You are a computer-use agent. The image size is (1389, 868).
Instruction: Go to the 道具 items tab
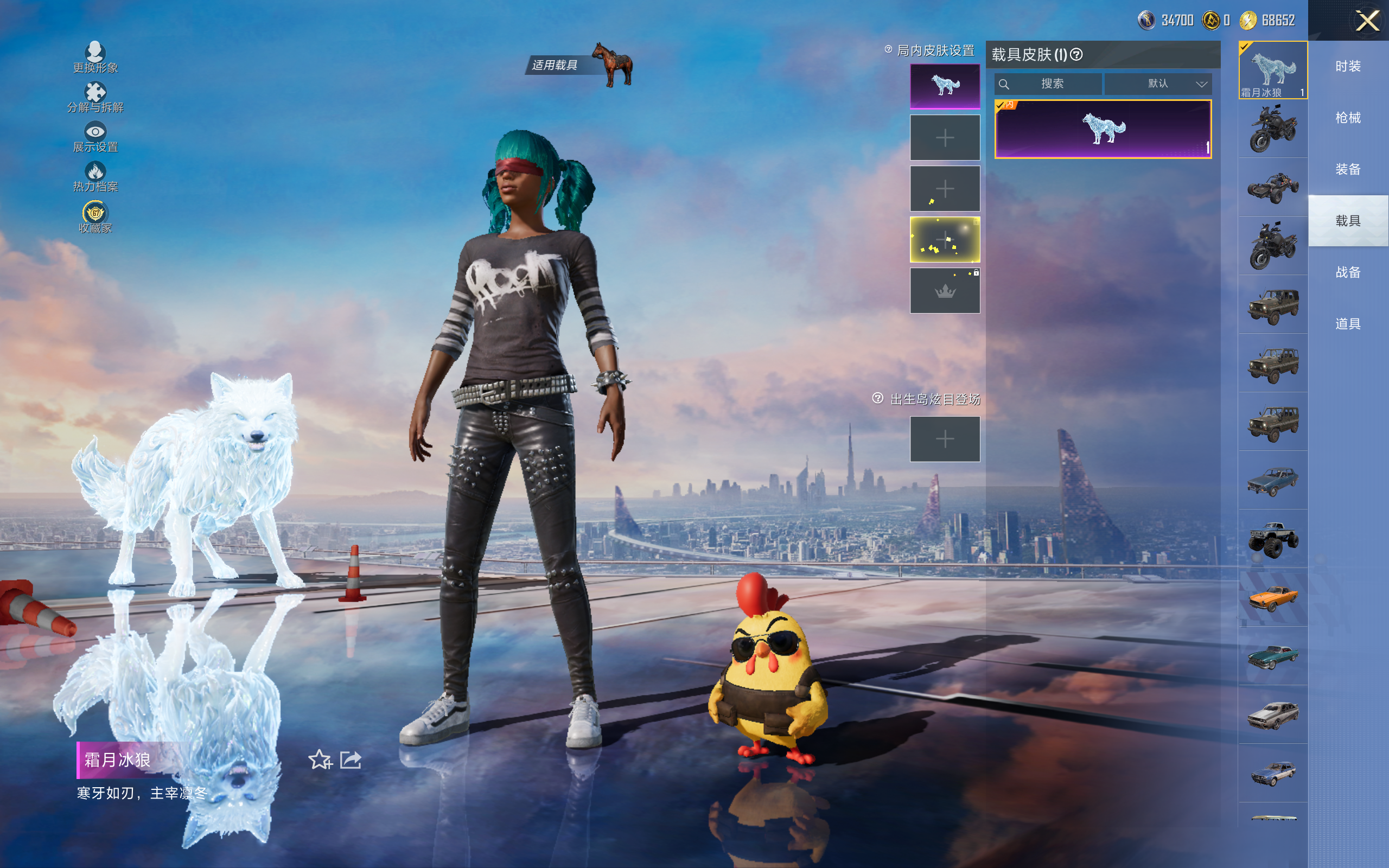point(1348,324)
